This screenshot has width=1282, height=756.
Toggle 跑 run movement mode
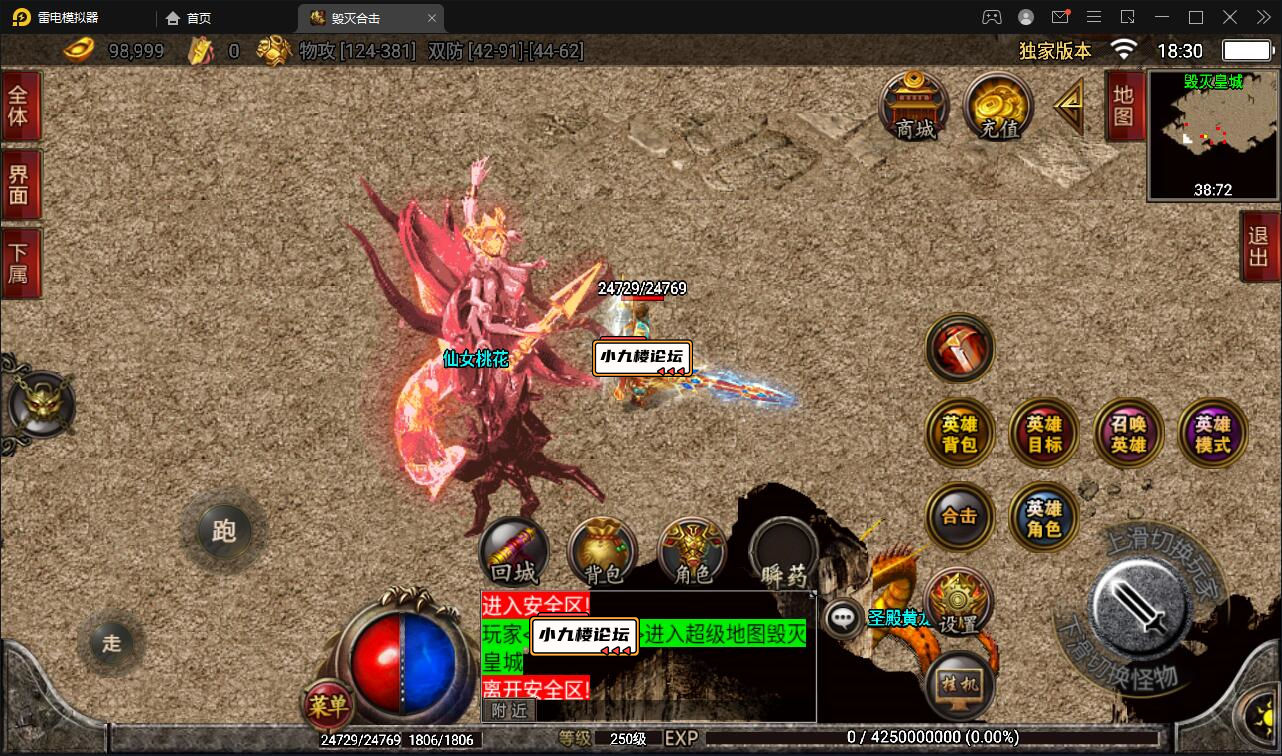(x=224, y=532)
